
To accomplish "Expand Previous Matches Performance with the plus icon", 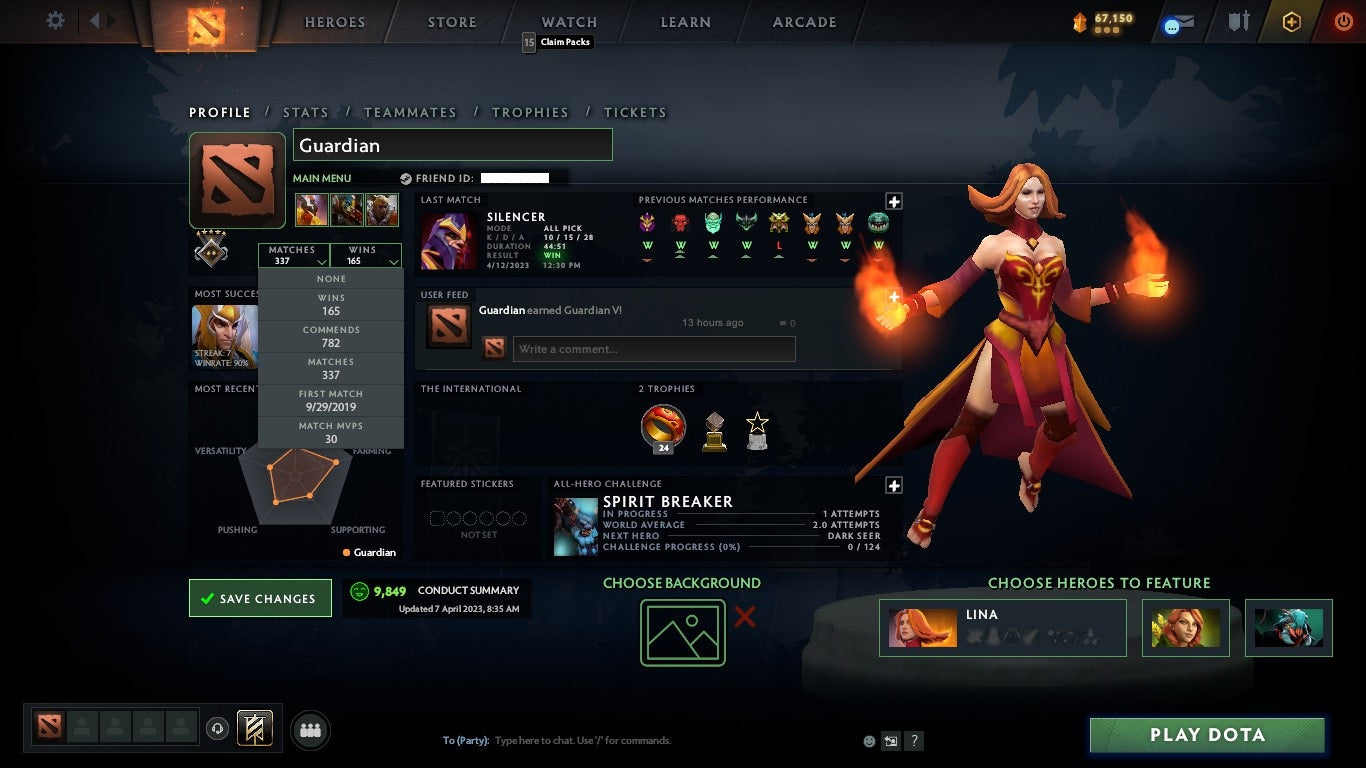I will click(893, 201).
